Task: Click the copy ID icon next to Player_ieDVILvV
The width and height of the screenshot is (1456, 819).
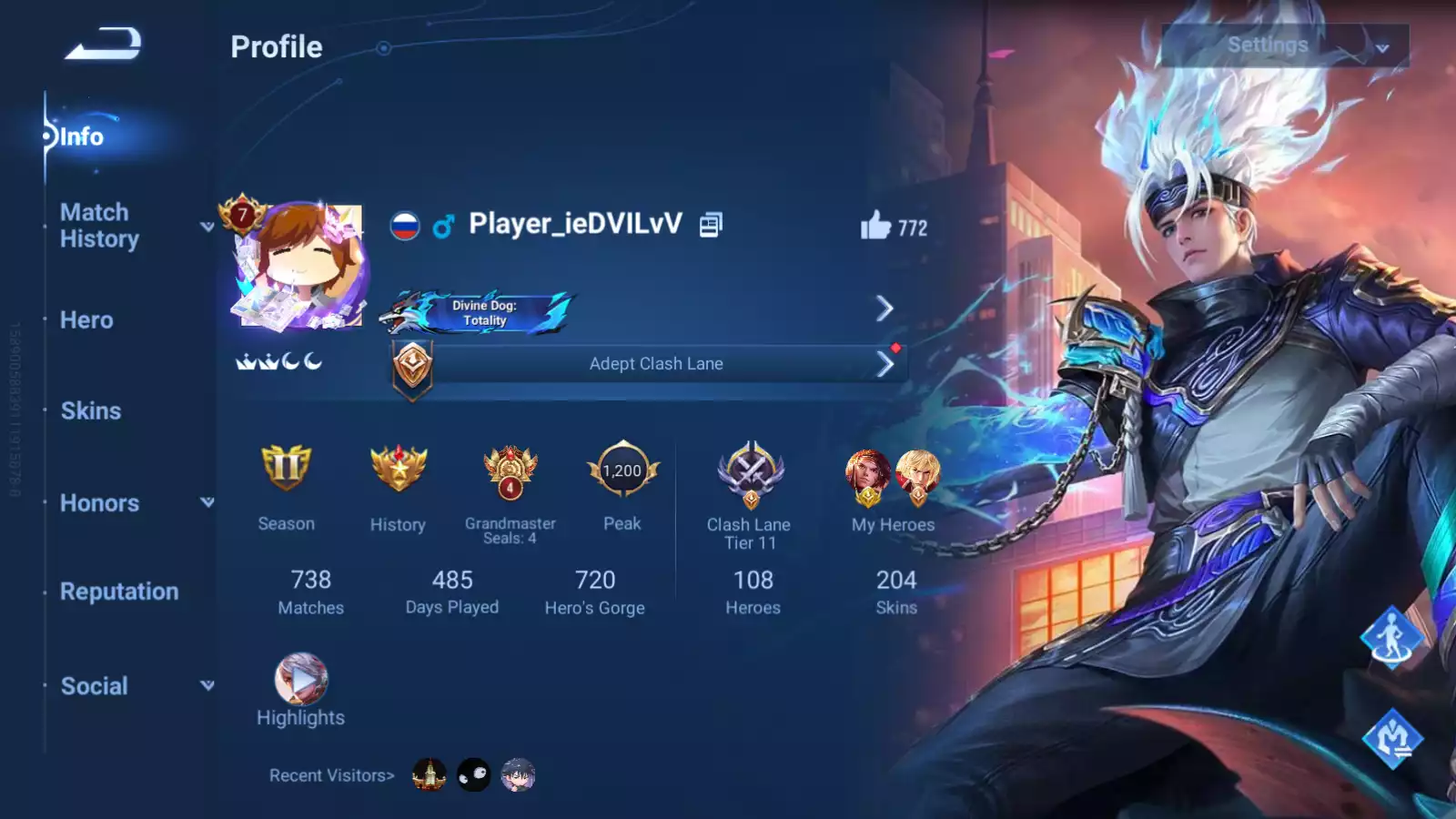Action: (x=710, y=223)
